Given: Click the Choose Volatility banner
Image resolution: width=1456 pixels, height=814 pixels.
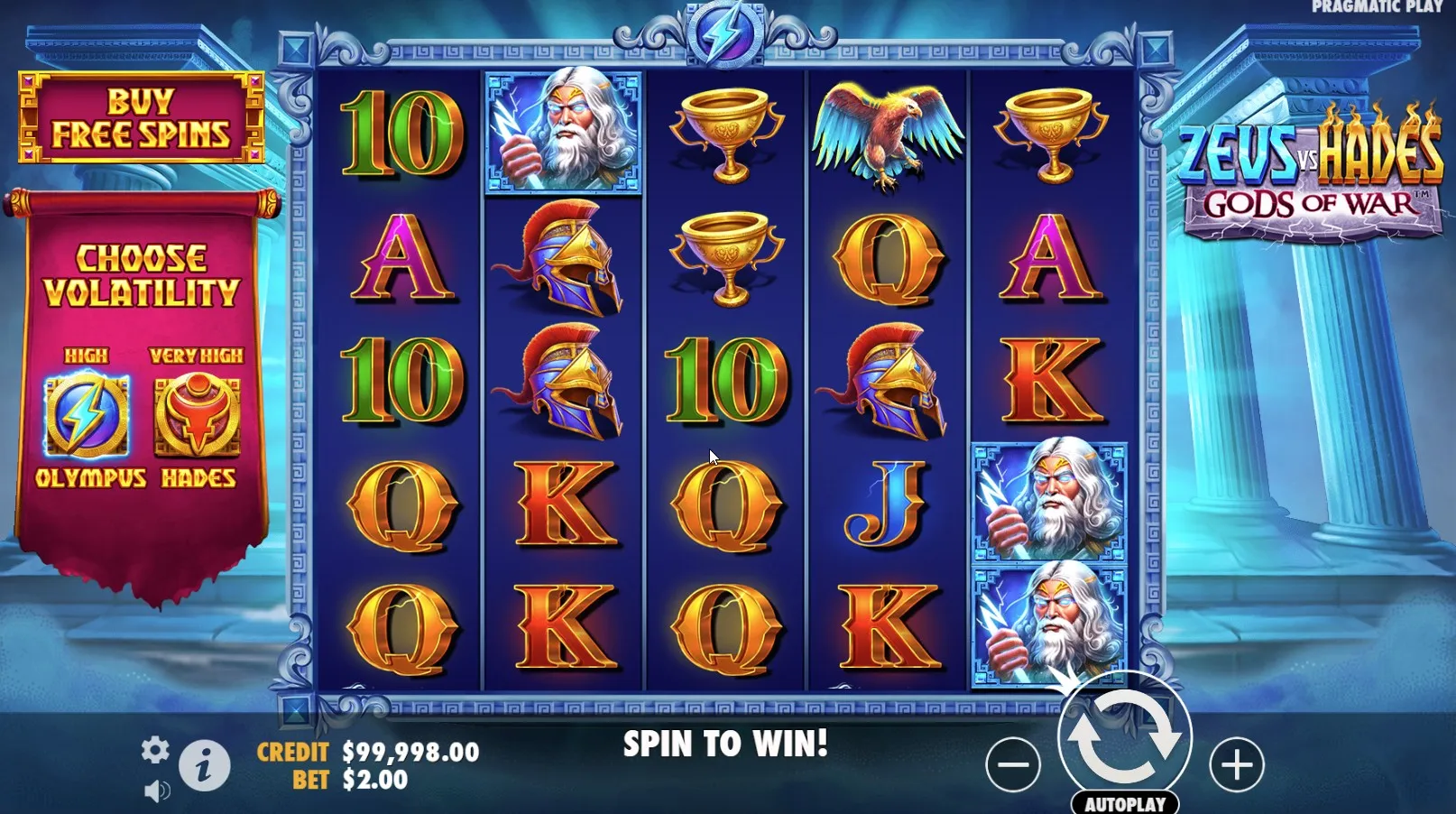Looking at the screenshot, I should pyautogui.click(x=144, y=280).
